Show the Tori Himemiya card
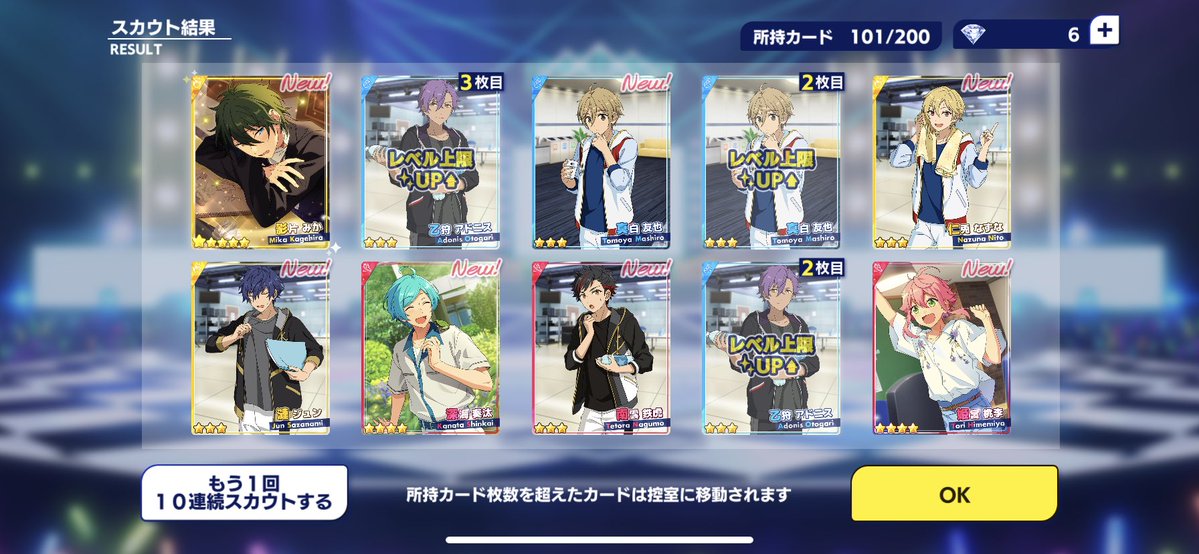 (x=942, y=348)
